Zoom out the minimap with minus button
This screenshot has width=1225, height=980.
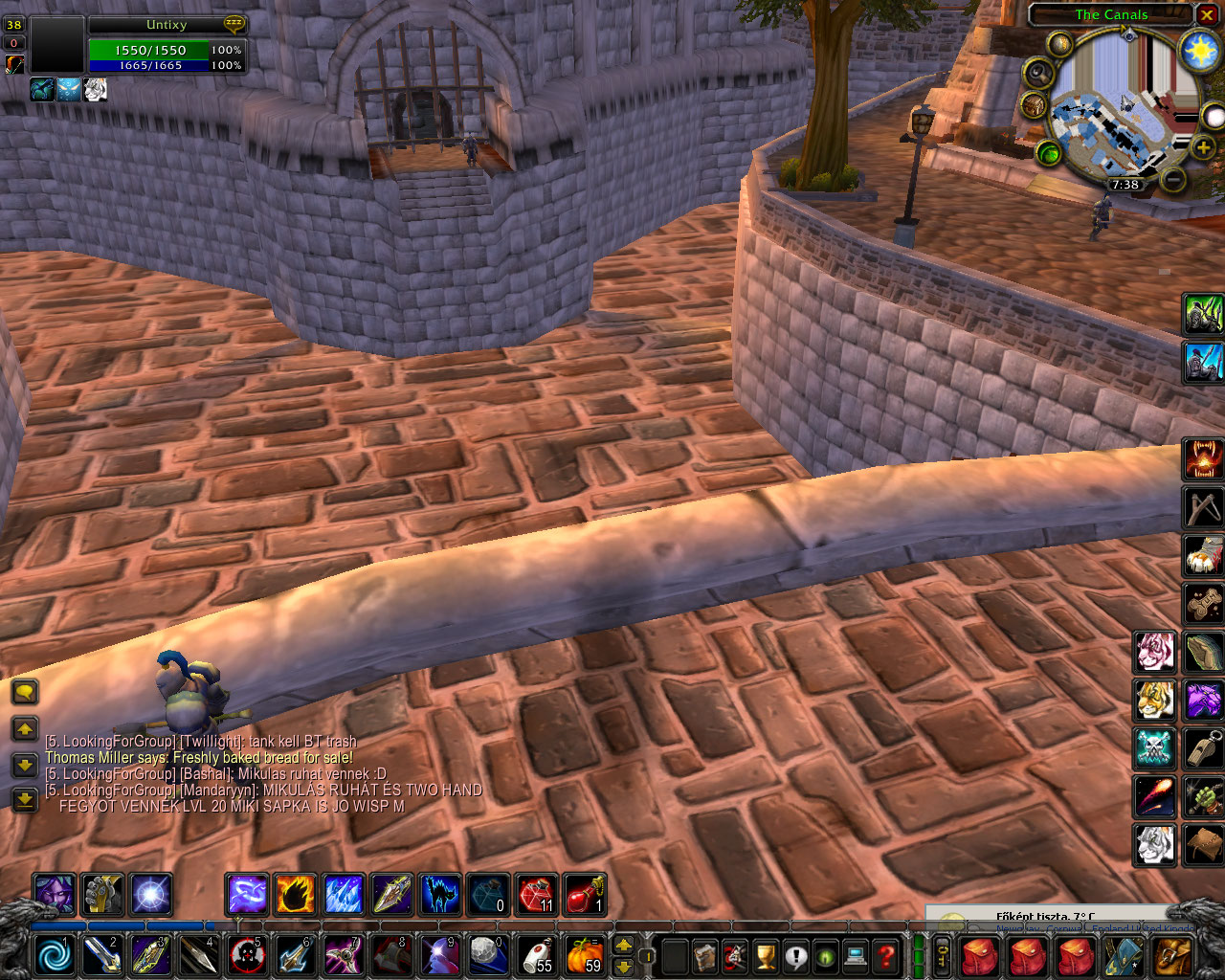(x=1174, y=179)
